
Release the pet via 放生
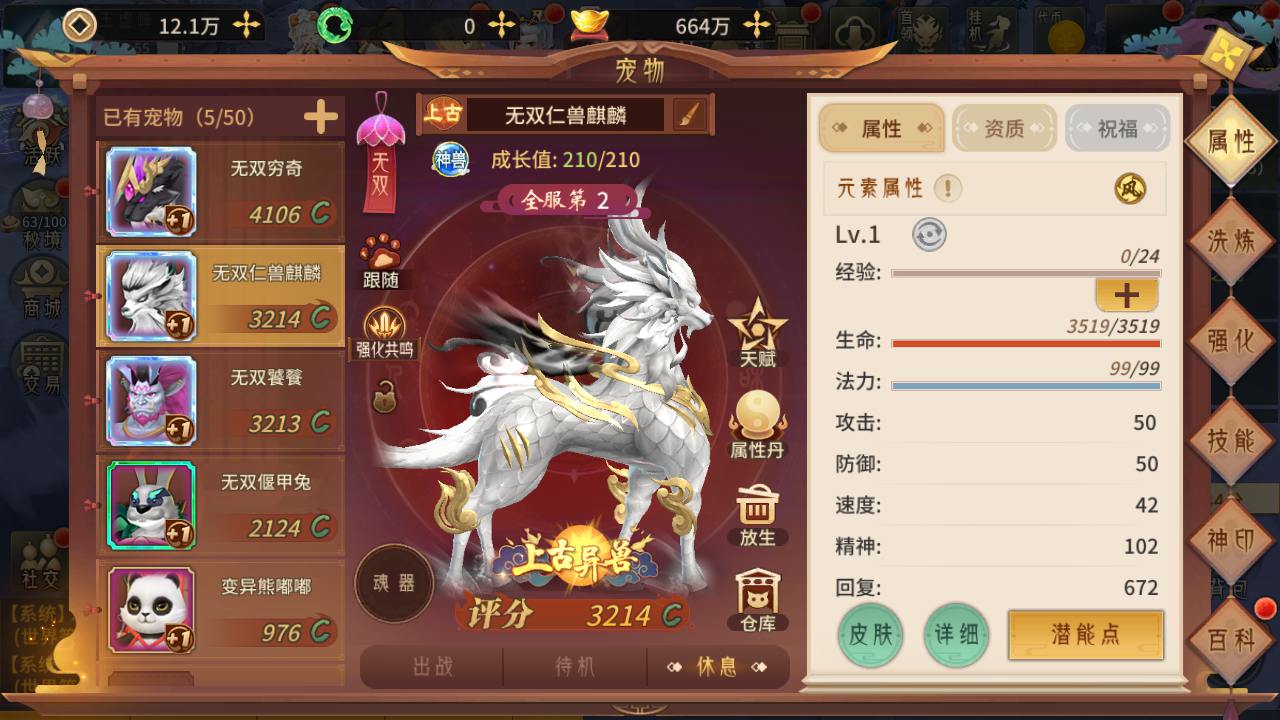pos(757,514)
